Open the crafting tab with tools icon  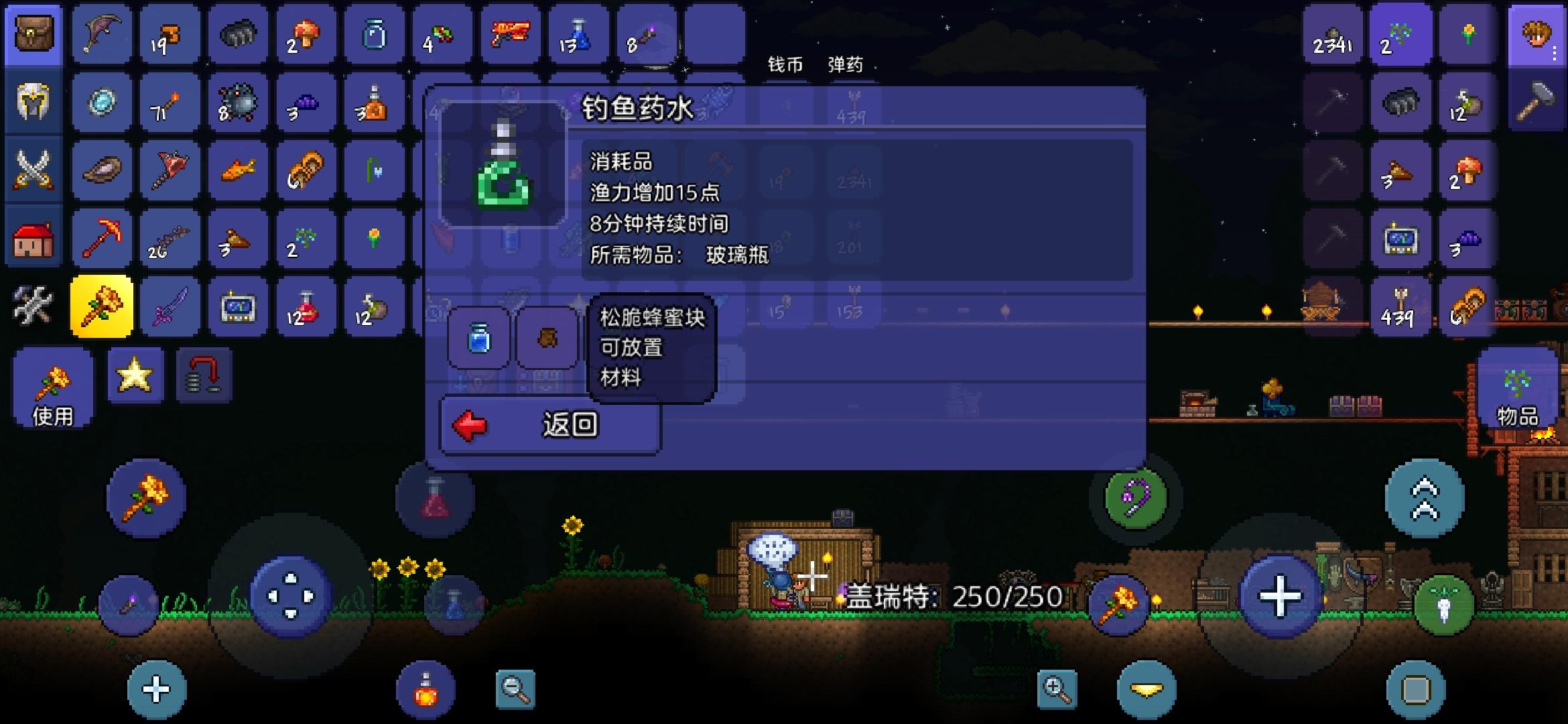coord(32,305)
